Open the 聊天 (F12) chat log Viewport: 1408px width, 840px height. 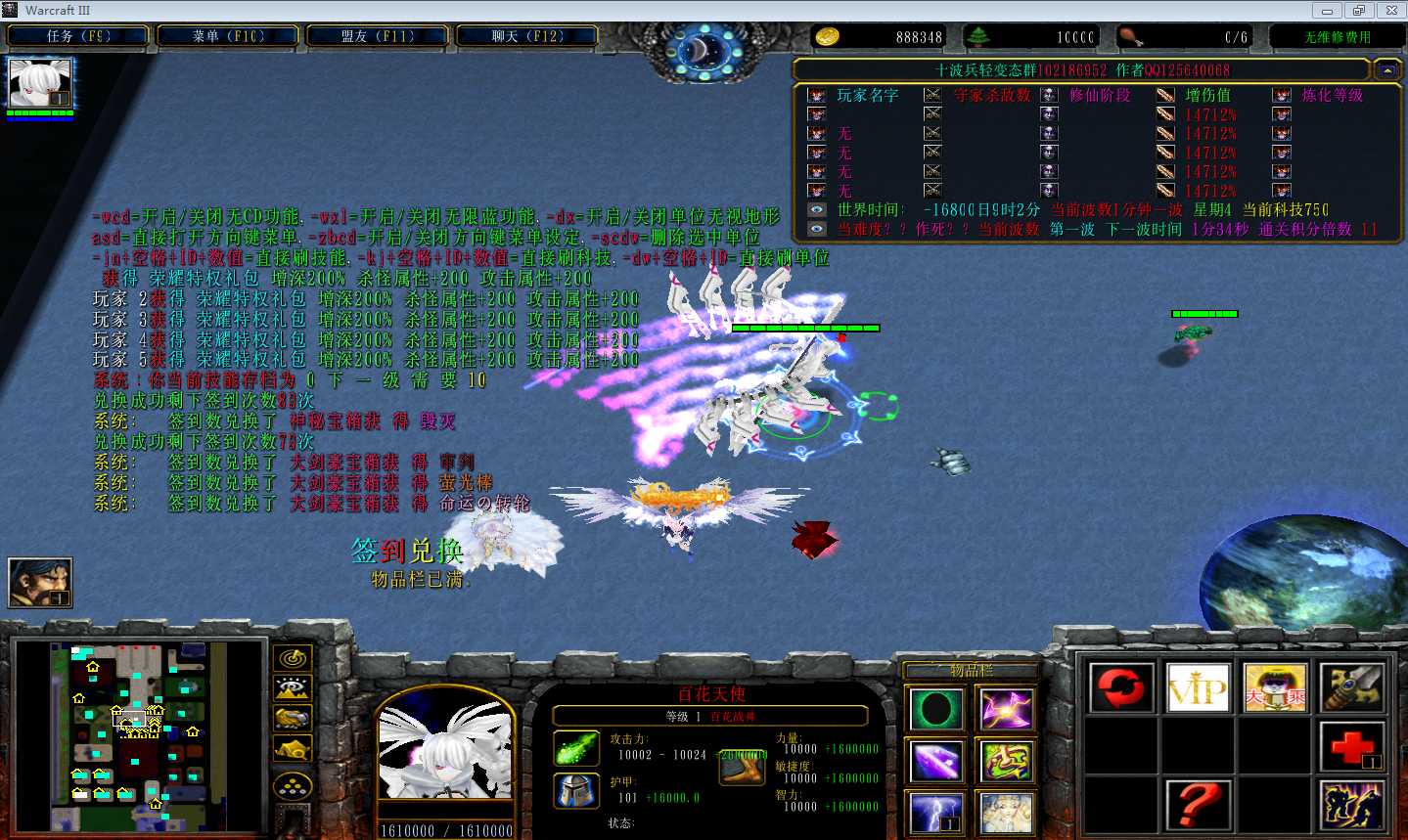pyautogui.click(x=527, y=36)
